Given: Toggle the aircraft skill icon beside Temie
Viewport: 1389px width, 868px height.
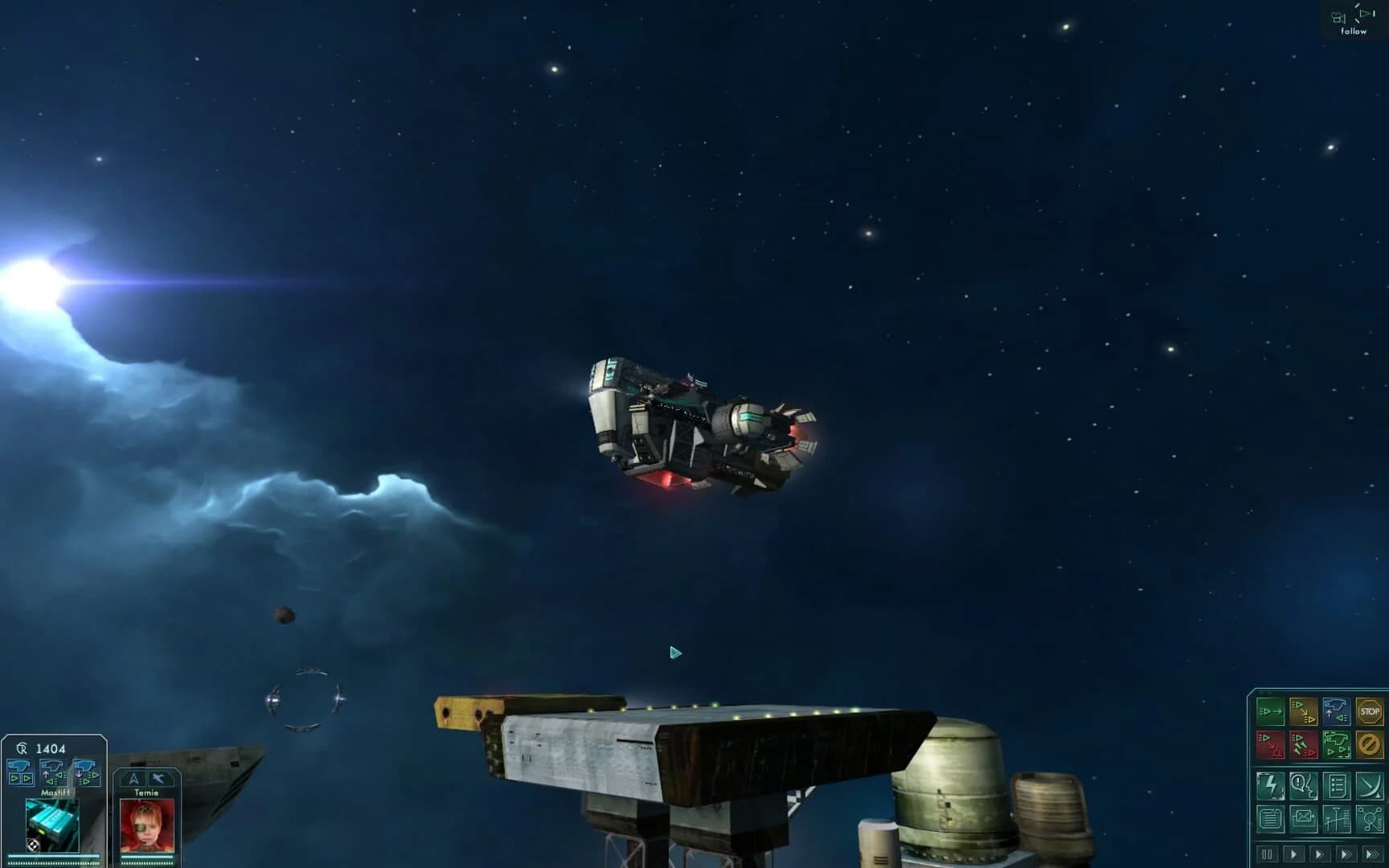Looking at the screenshot, I should tap(159, 778).
